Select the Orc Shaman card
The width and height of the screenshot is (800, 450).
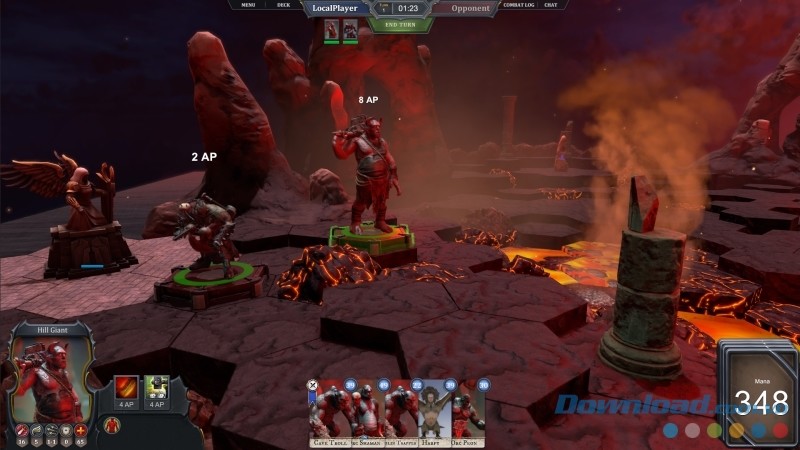pos(366,412)
